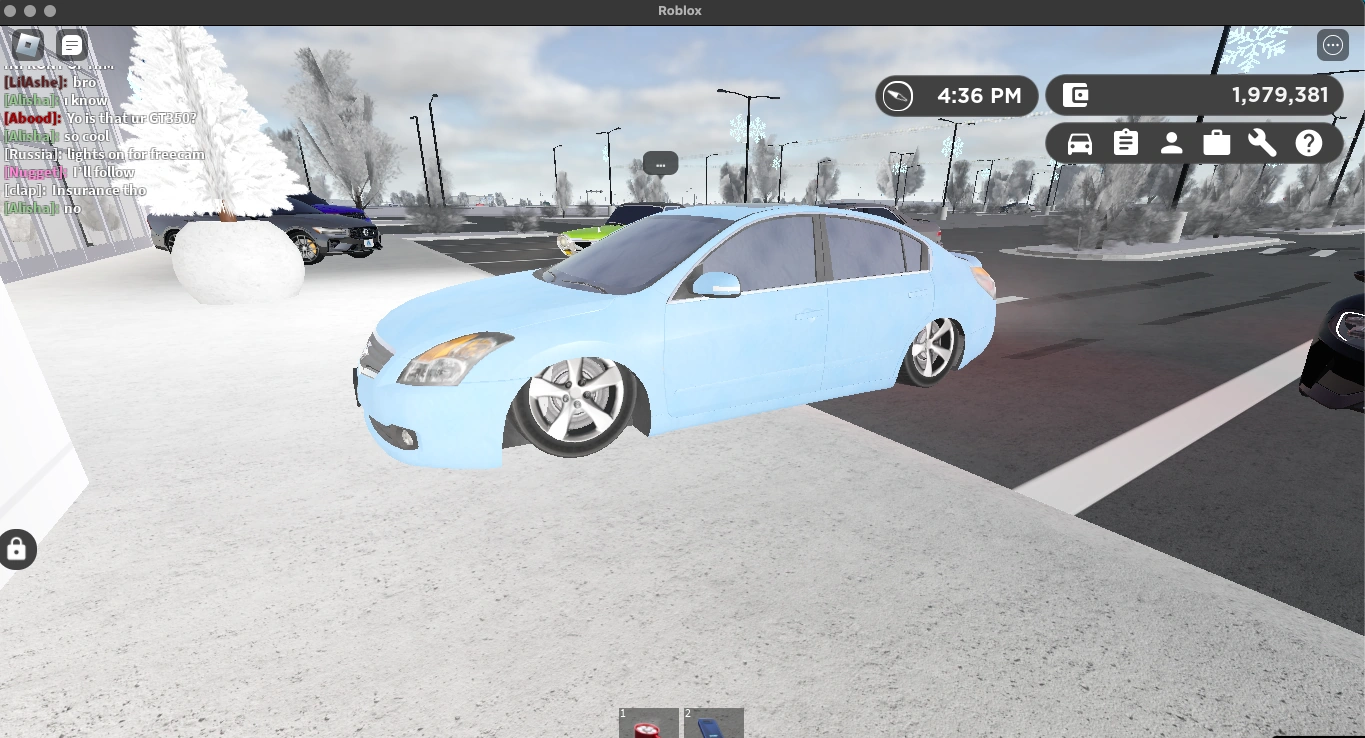The width and height of the screenshot is (1365, 738).
Task: Click the typing indicator bubble above the car
Action: pos(660,163)
